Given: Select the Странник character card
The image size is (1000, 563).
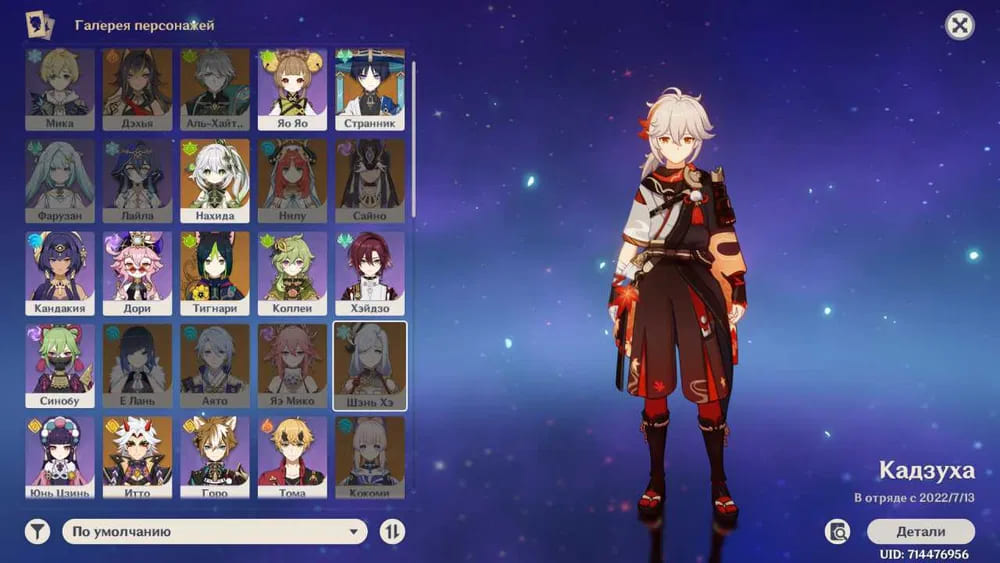Looking at the screenshot, I should point(370,89).
